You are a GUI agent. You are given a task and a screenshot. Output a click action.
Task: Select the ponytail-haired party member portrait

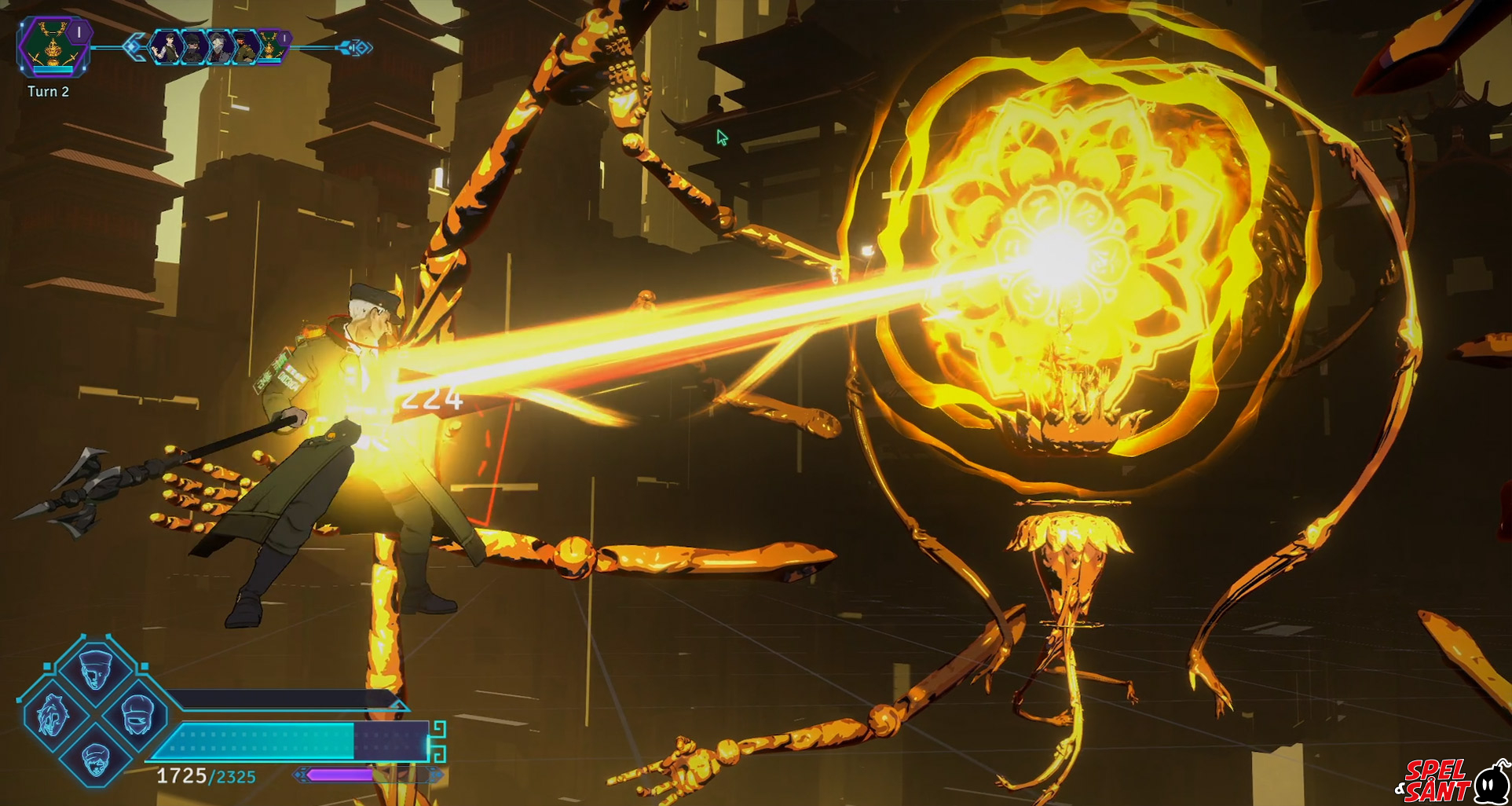coord(53,715)
